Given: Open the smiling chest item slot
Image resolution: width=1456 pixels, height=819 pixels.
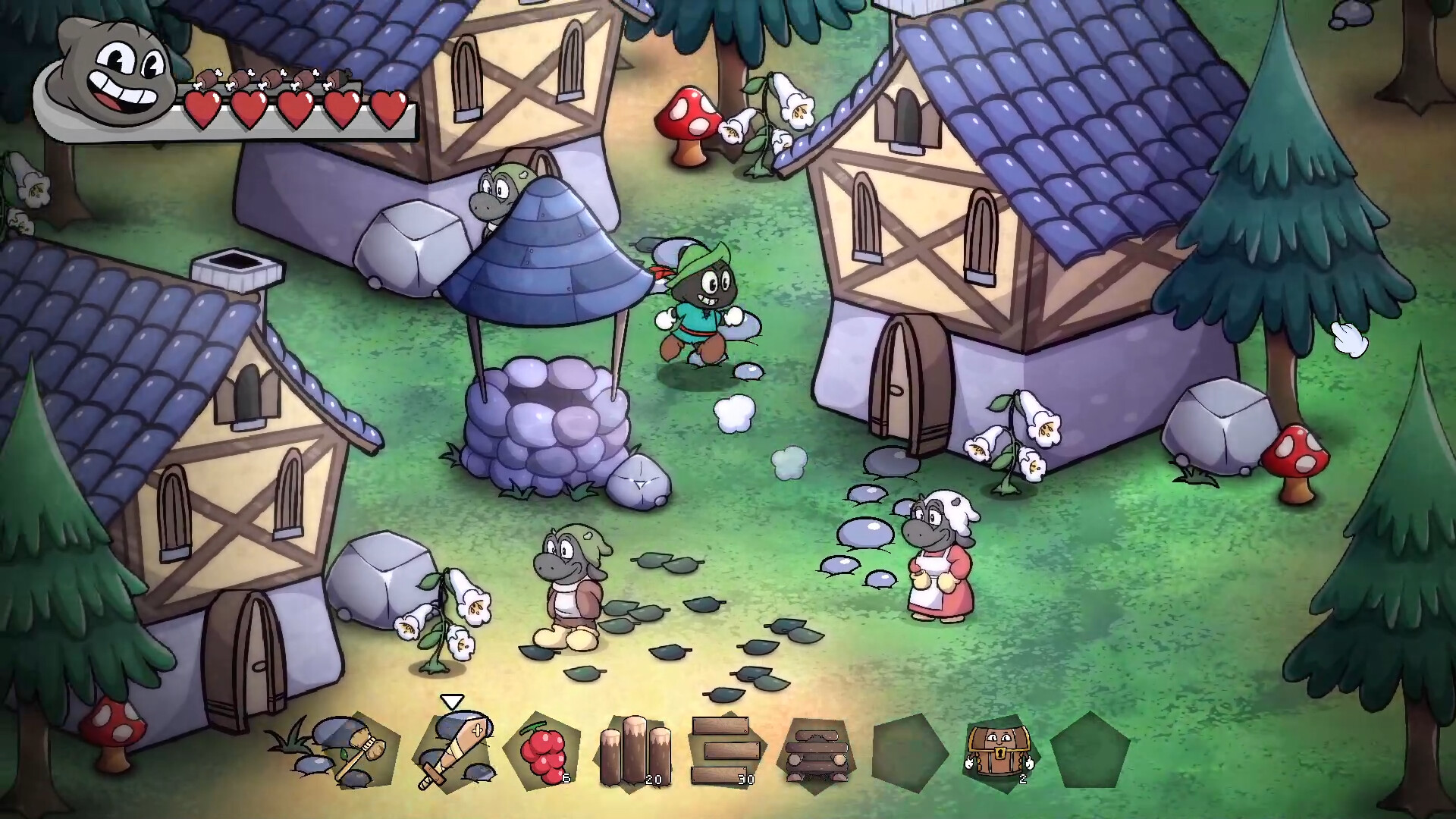Looking at the screenshot, I should [999, 751].
